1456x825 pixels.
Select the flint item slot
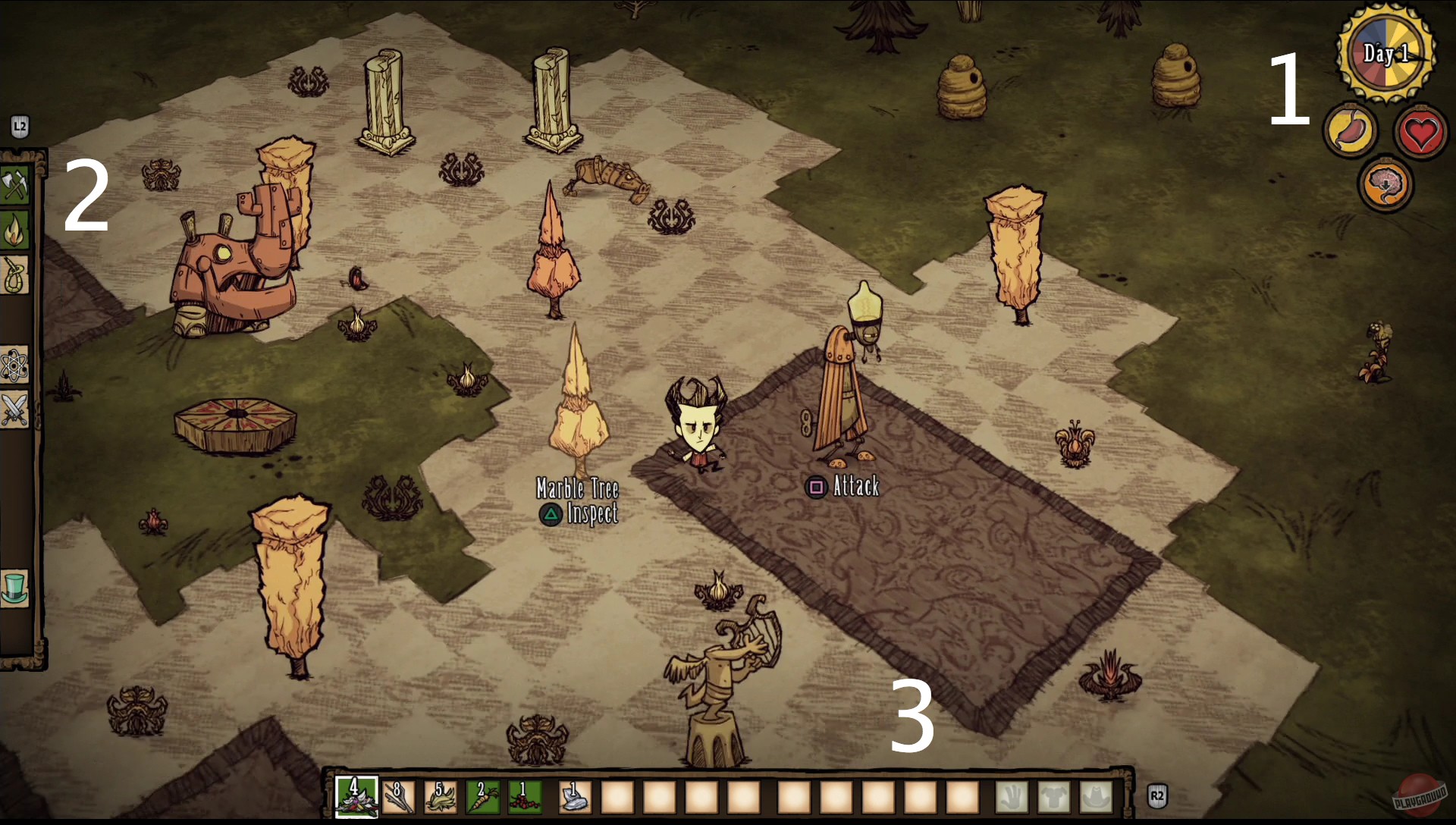point(575,796)
